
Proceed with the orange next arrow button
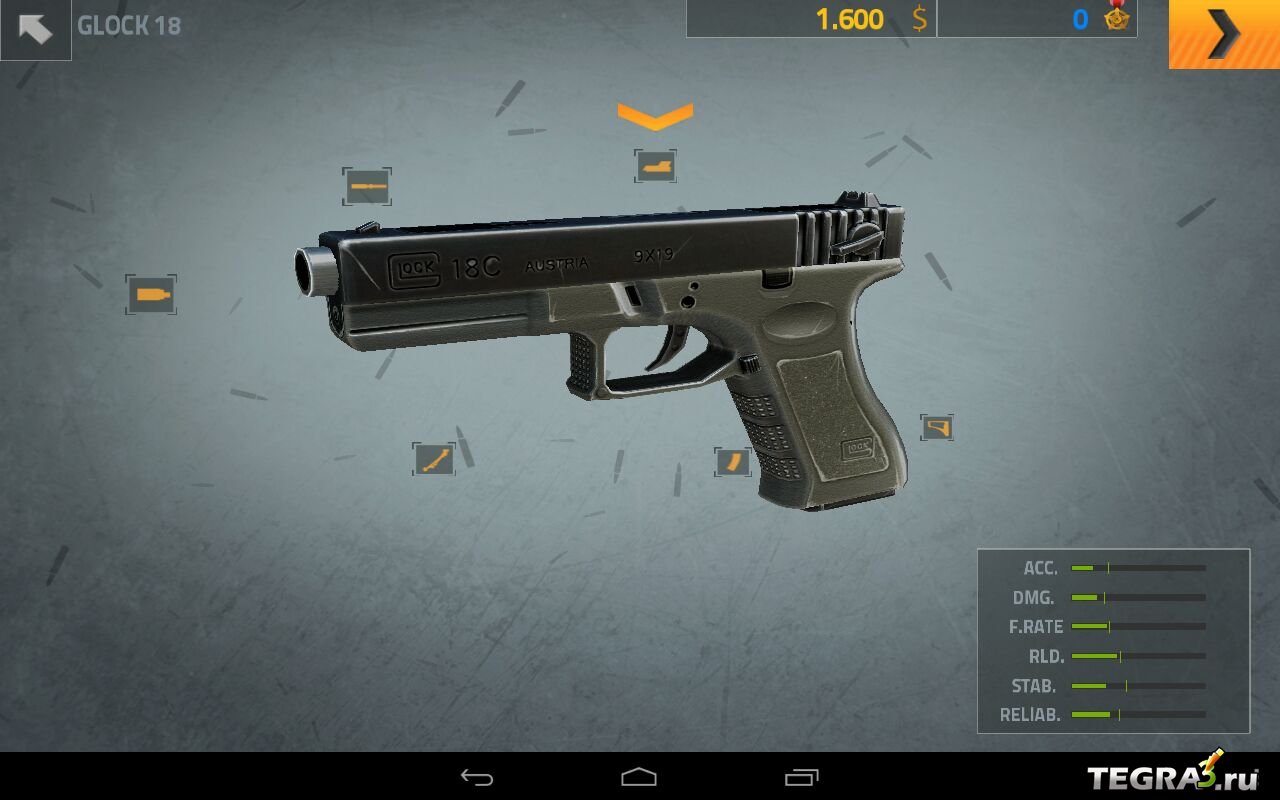pyautogui.click(x=1223, y=34)
